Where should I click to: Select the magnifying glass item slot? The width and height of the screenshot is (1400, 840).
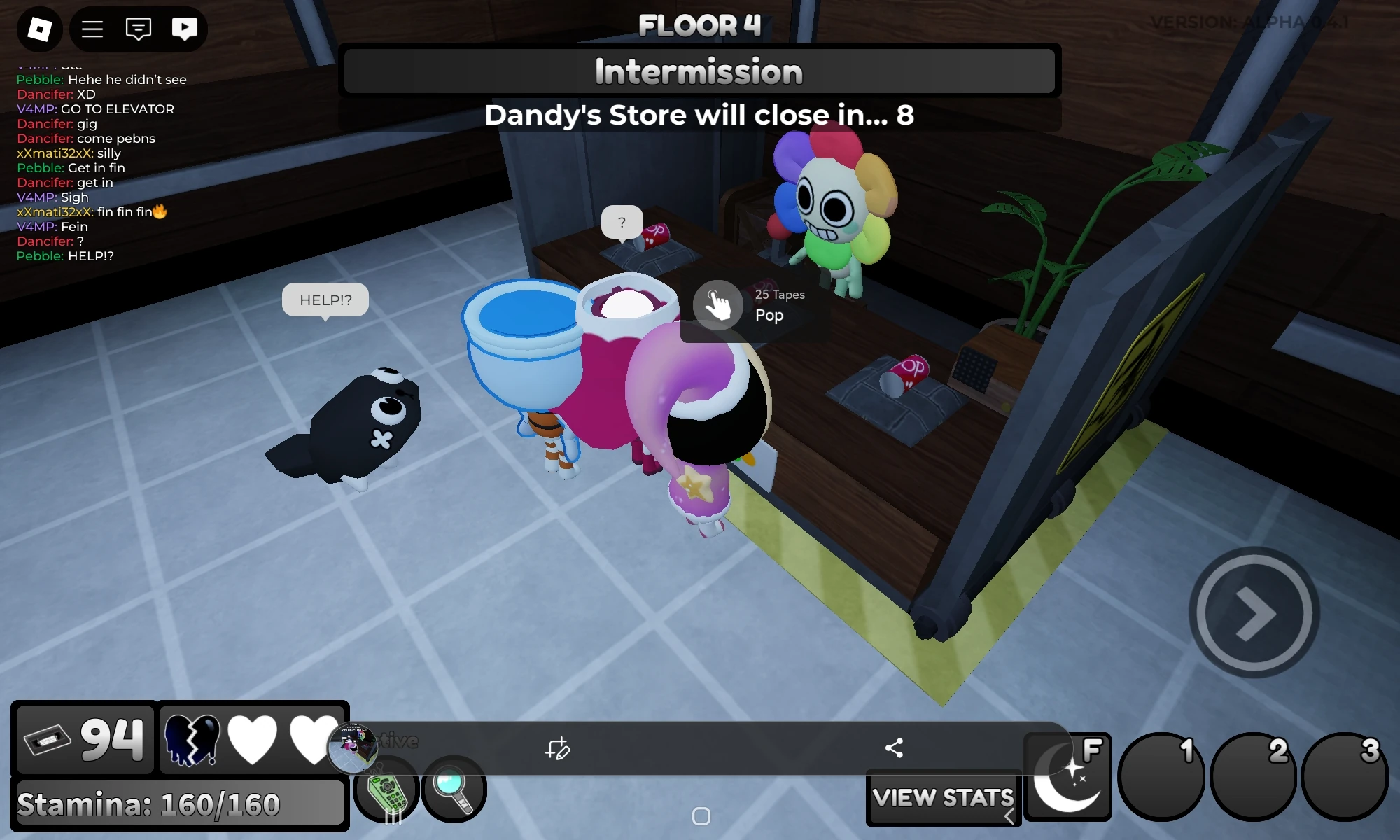tap(454, 789)
